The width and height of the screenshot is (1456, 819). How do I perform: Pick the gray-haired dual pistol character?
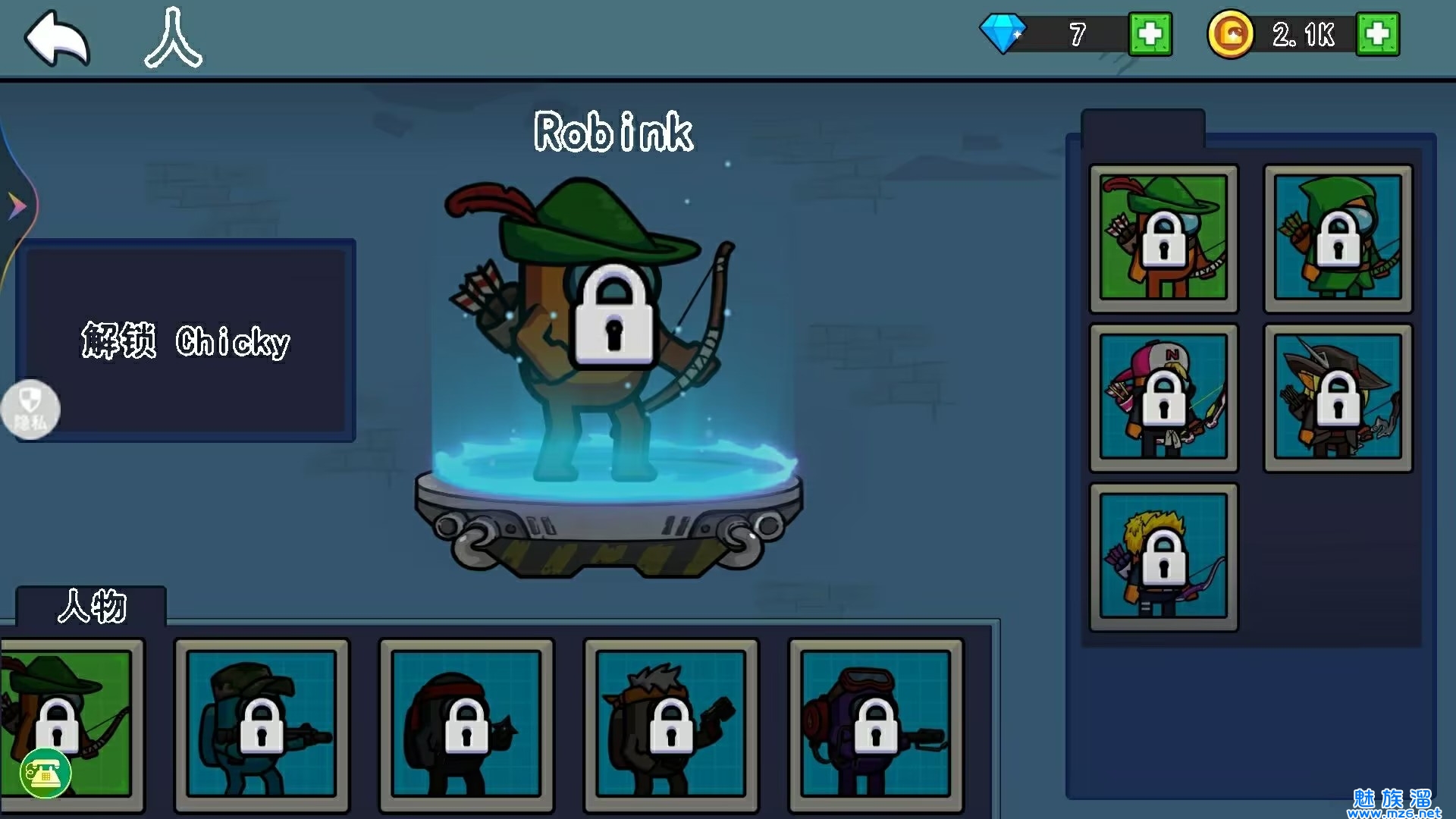[671, 724]
